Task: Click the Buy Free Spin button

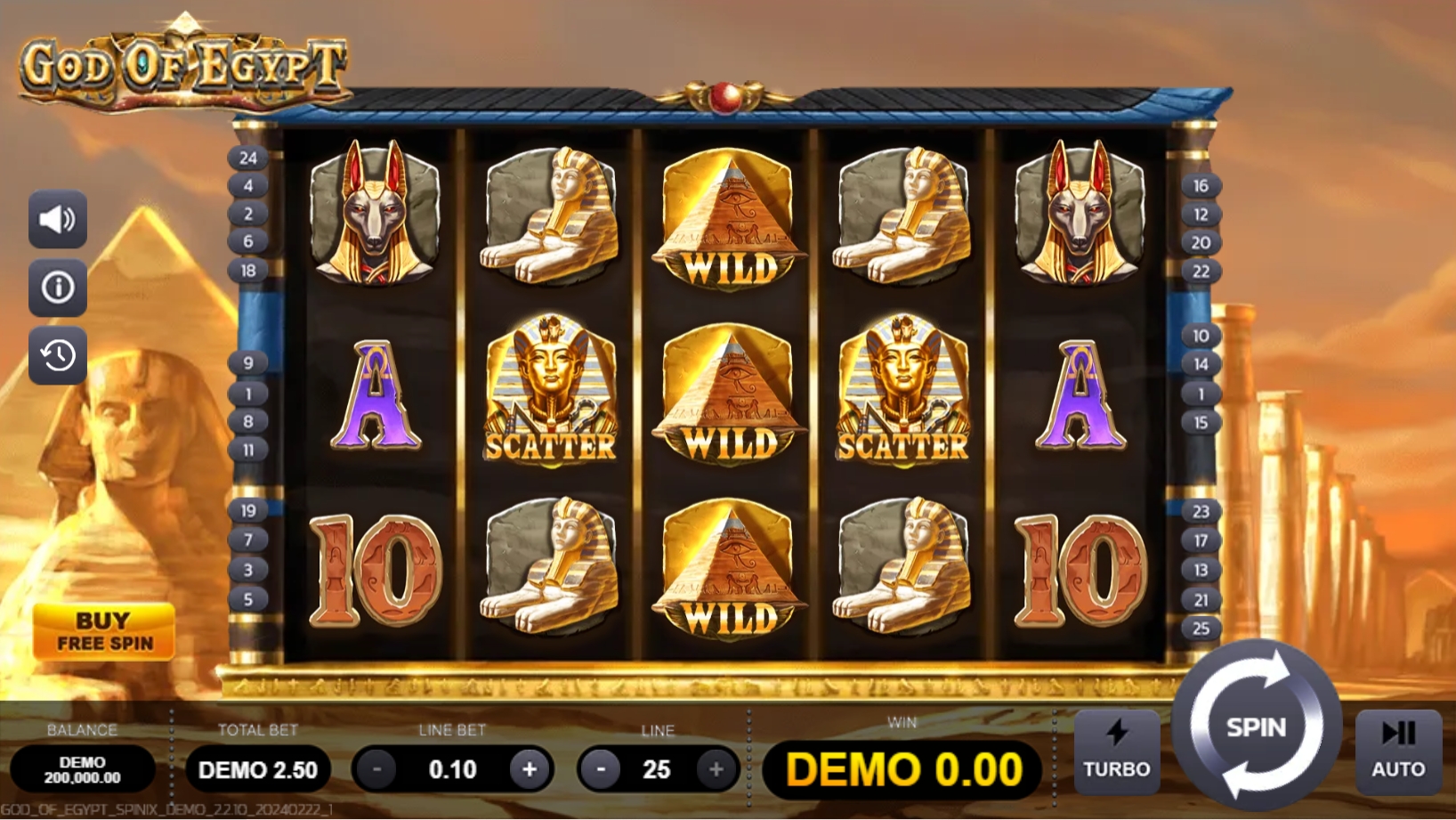Action: tap(105, 629)
